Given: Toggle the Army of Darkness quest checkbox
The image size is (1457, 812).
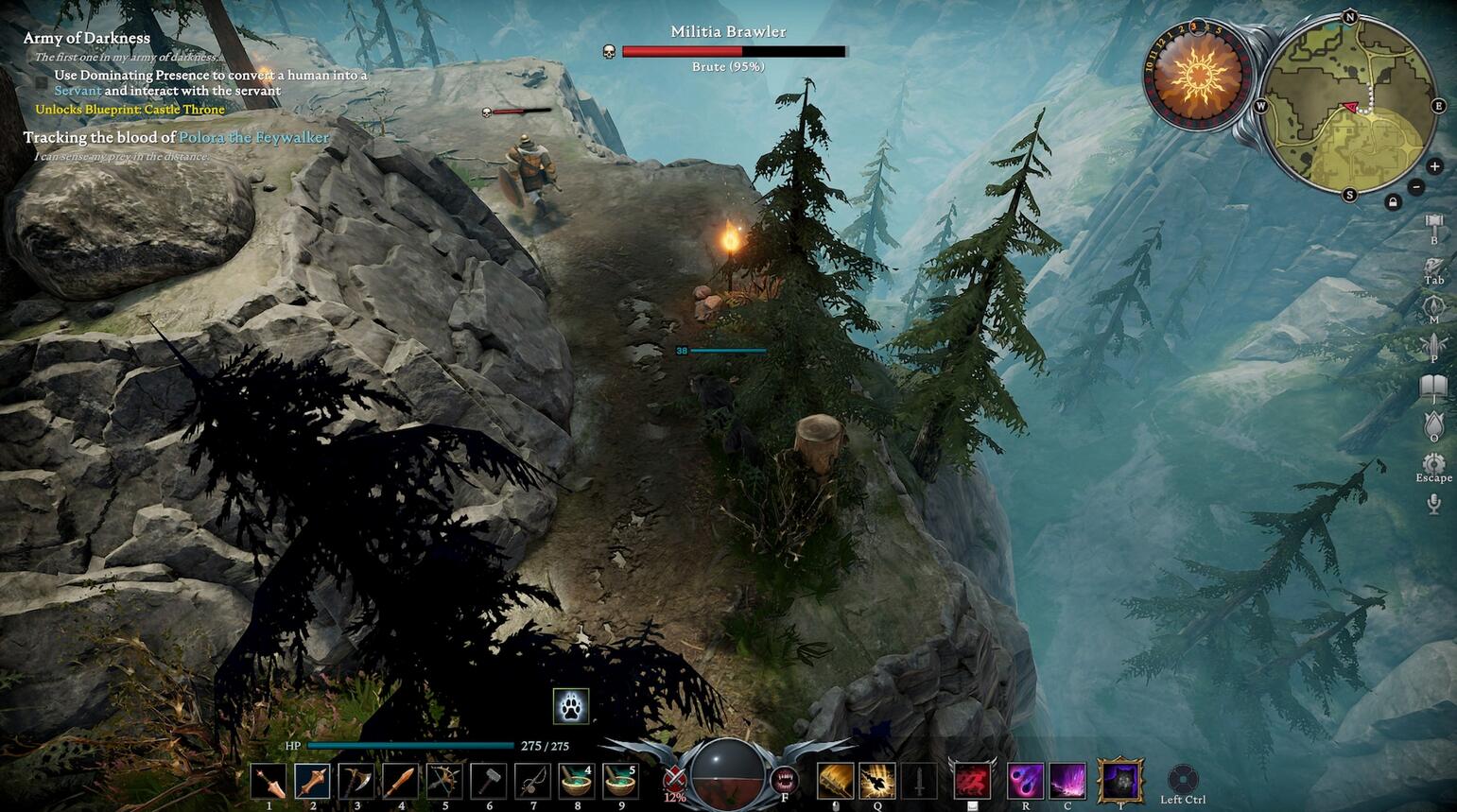Looking at the screenshot, I should (41, 83).
